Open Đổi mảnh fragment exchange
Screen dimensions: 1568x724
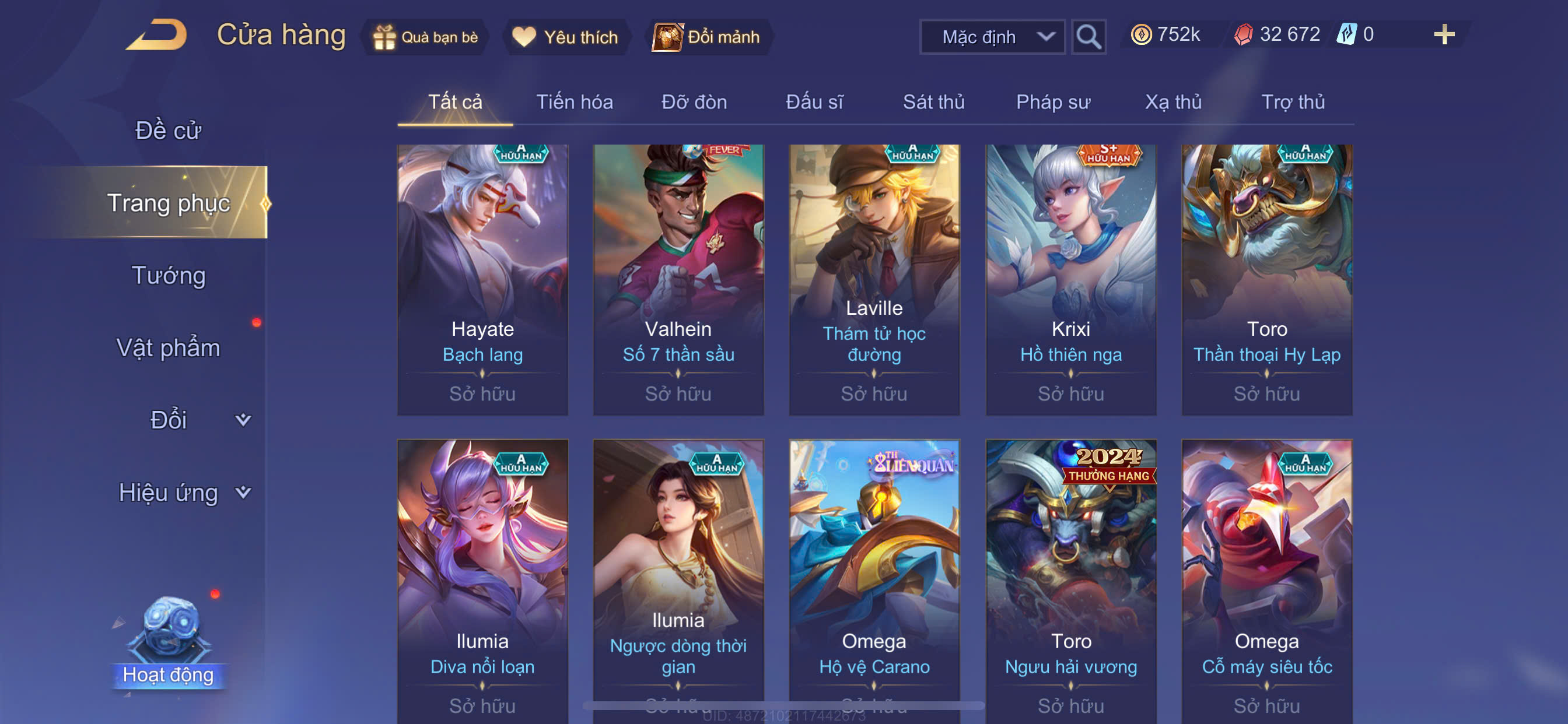point(708,37)
